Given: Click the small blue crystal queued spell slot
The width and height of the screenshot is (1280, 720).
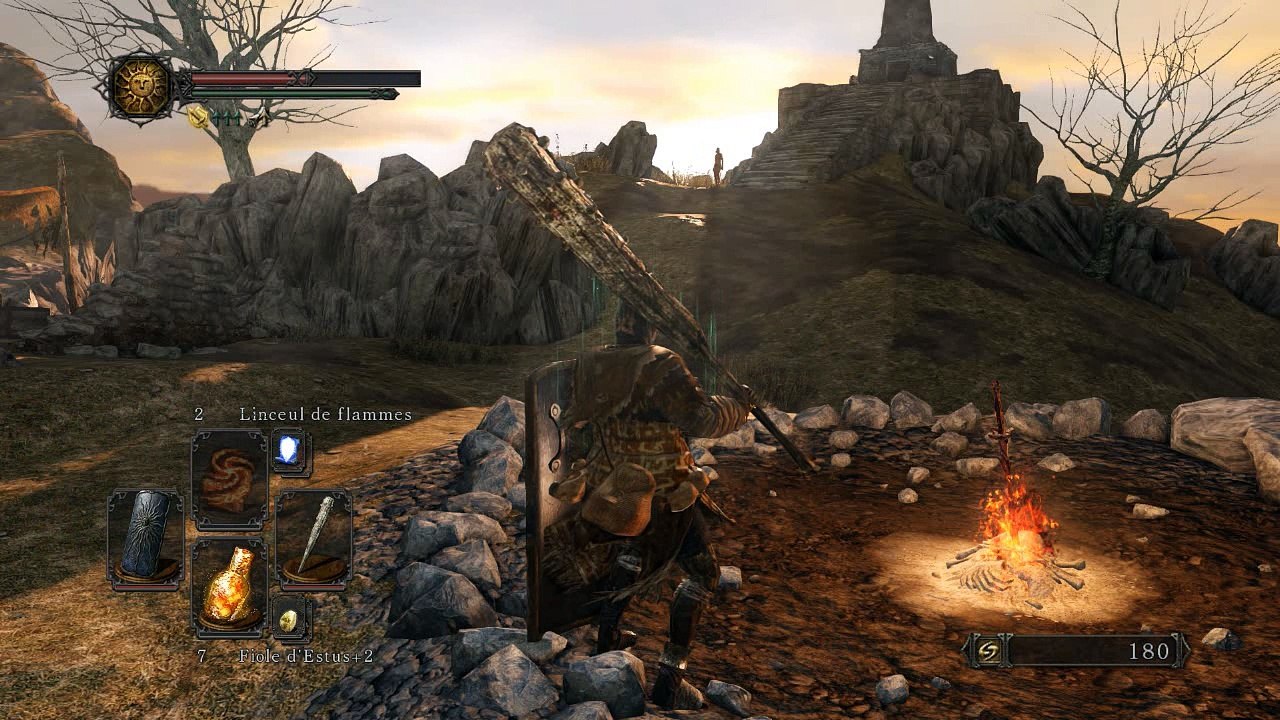Looking at the screenshot, I should click(x=291, y=452).
